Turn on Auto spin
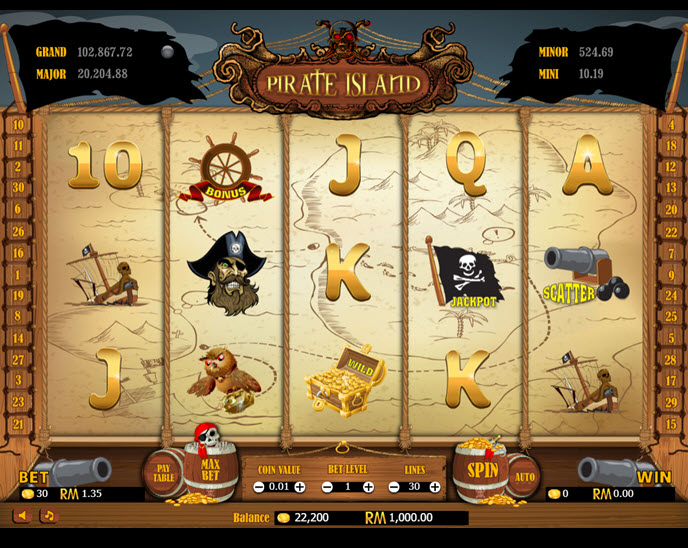Viewport: 688px width, 548px height. (x=523, y=476)
